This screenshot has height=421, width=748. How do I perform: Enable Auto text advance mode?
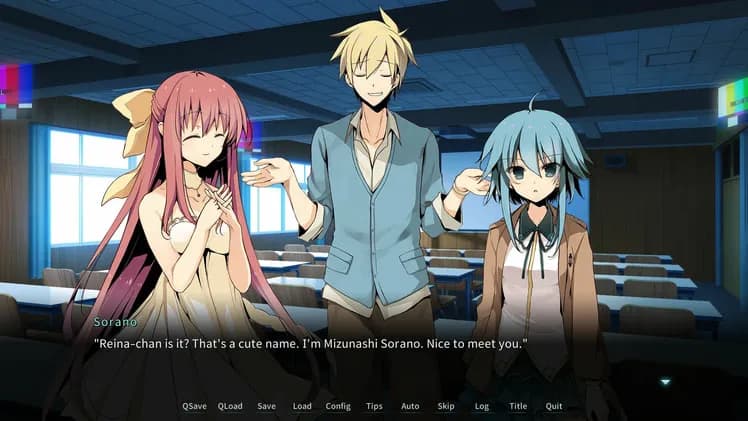point(410,406)
